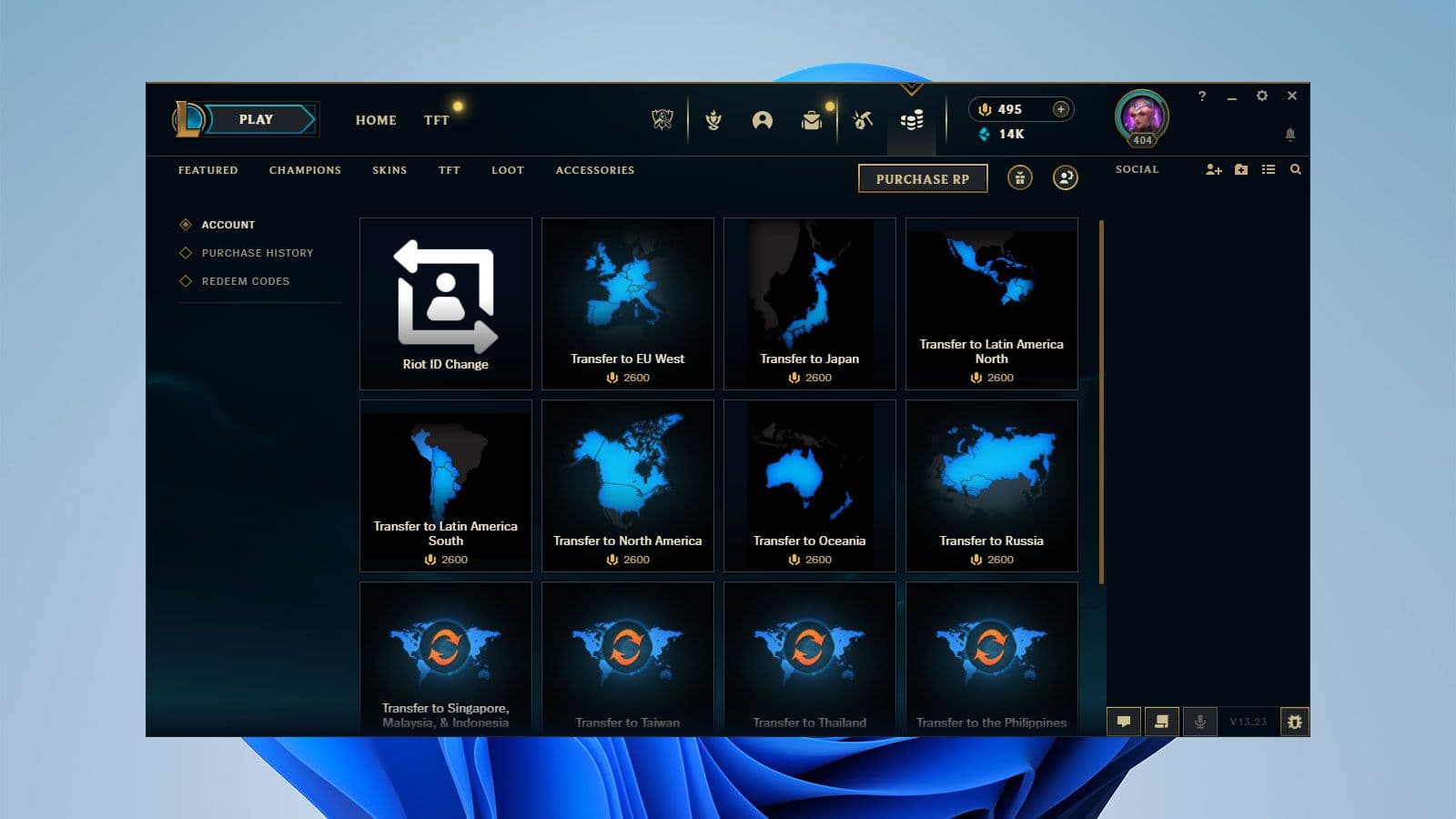Open search in the Social panel

click(x=1296, y=169)
